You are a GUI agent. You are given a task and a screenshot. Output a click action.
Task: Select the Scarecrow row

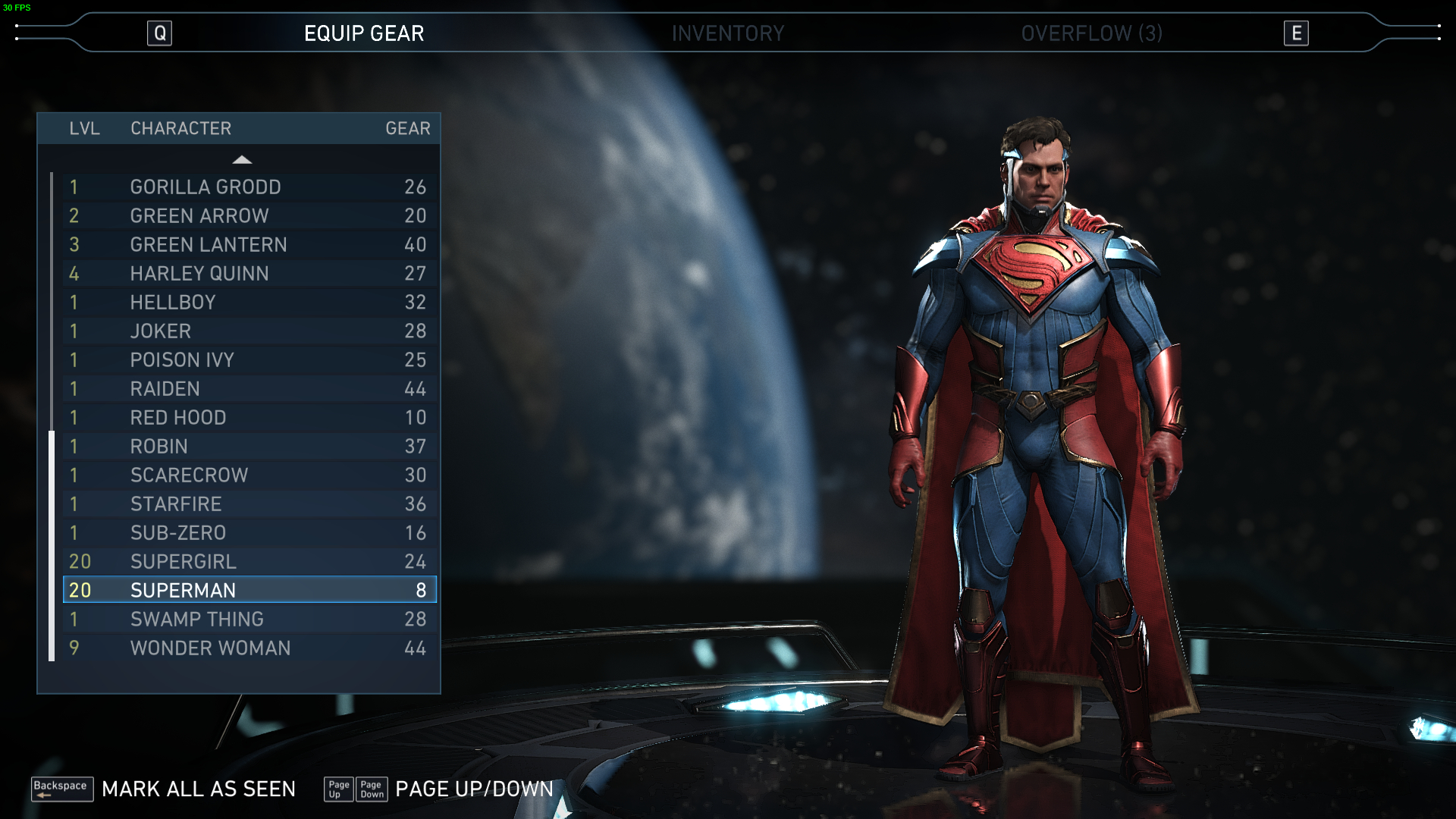point(249,475)
